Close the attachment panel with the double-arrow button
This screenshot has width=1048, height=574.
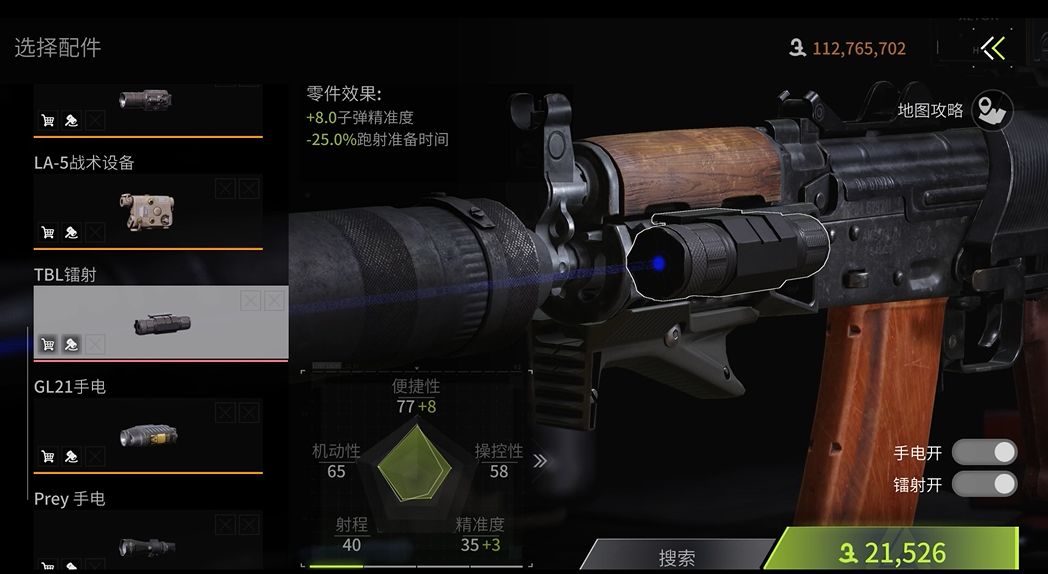(x=992, y=48)
